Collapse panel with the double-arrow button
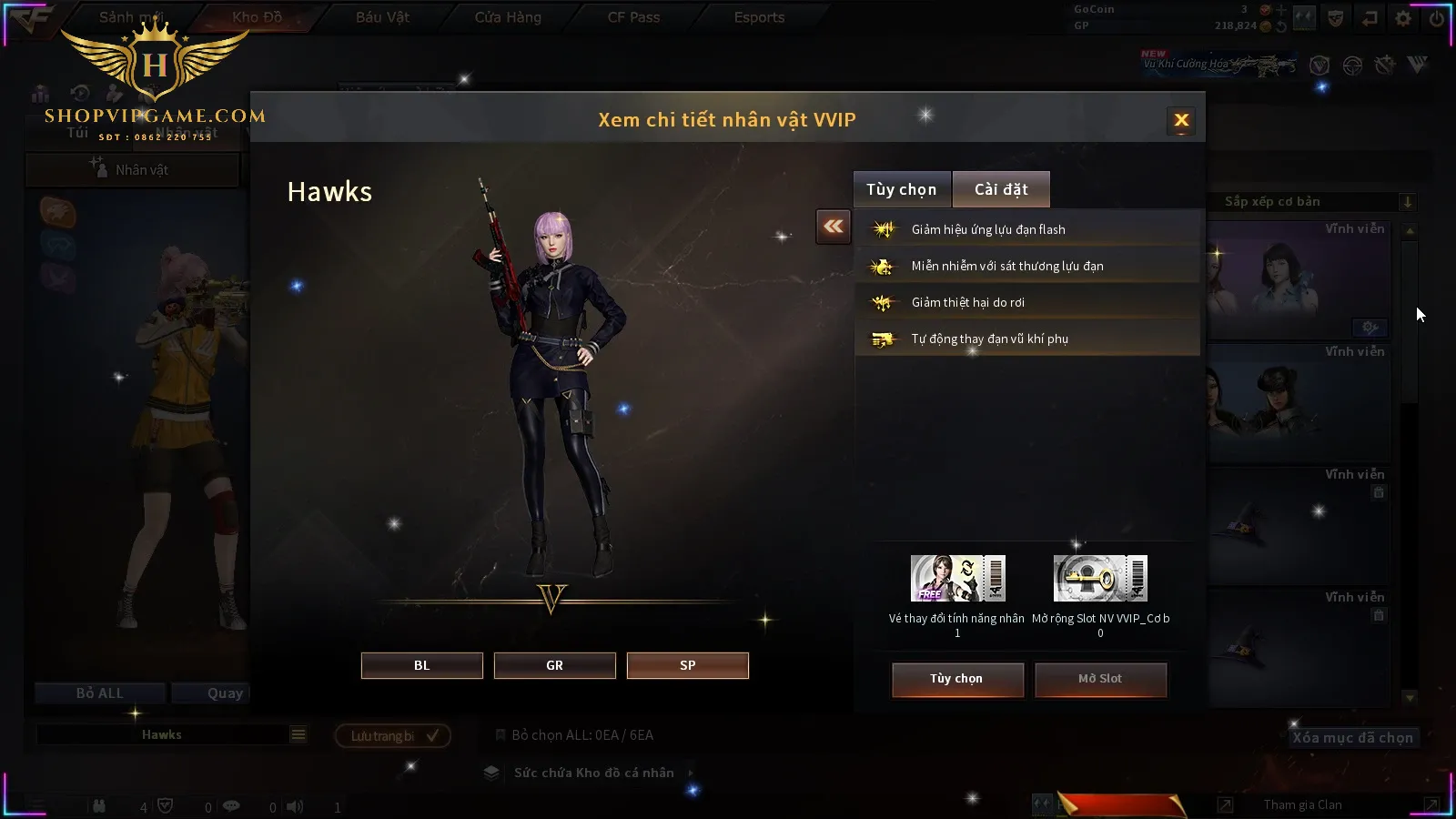 point(834,227)
